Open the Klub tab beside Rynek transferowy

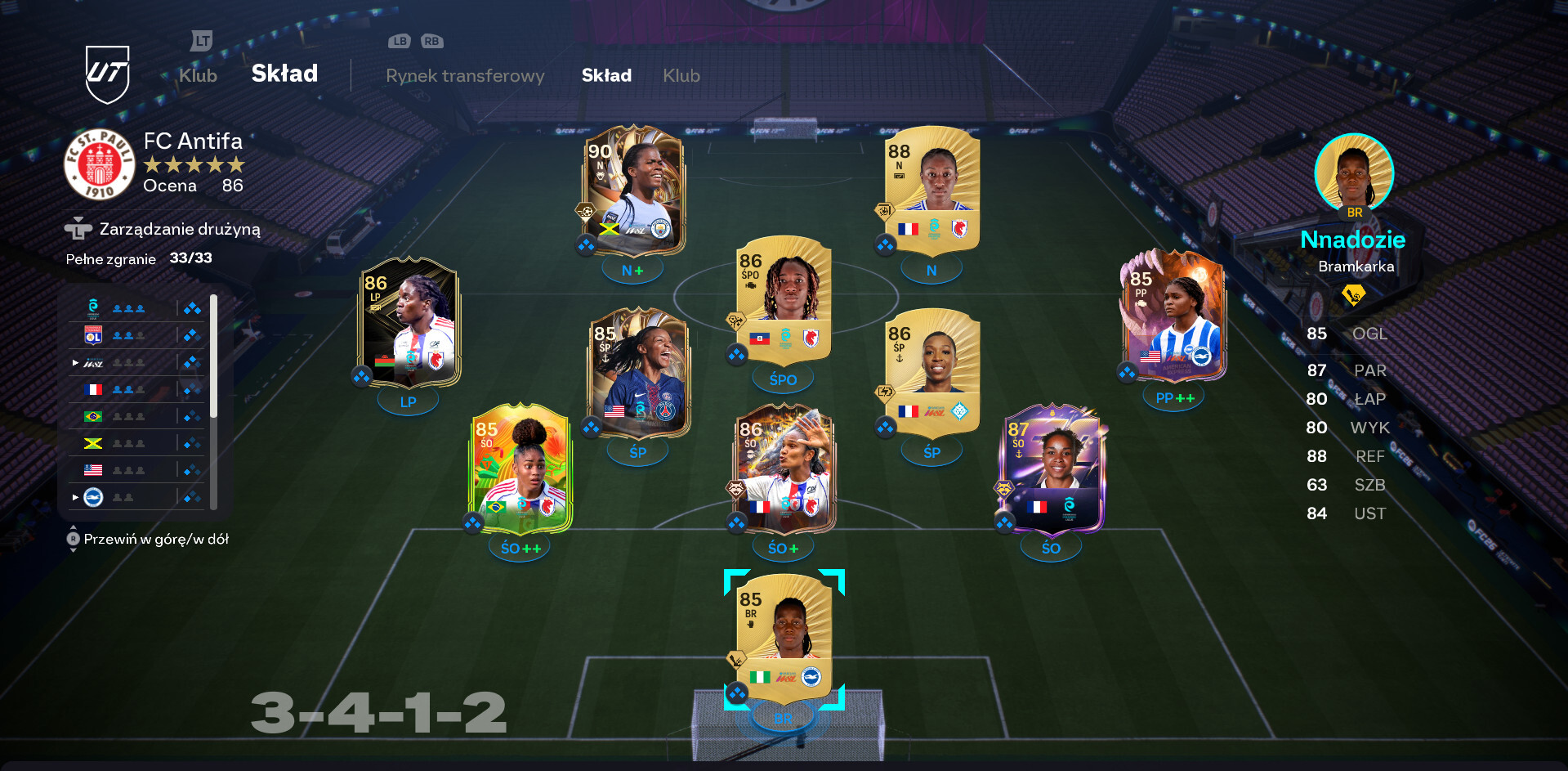(x=681, y=76)
